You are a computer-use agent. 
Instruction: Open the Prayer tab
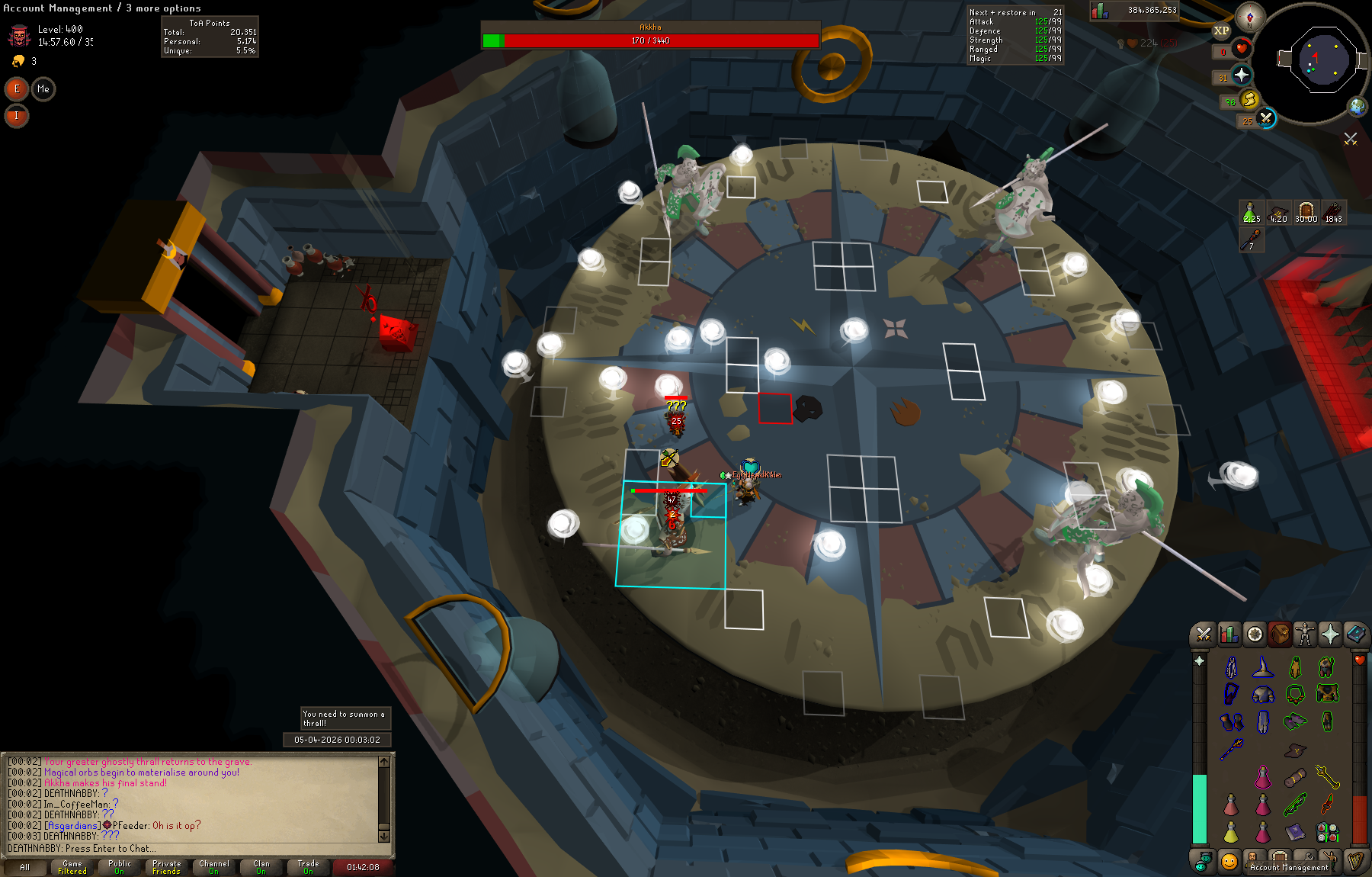(1330, 634)
